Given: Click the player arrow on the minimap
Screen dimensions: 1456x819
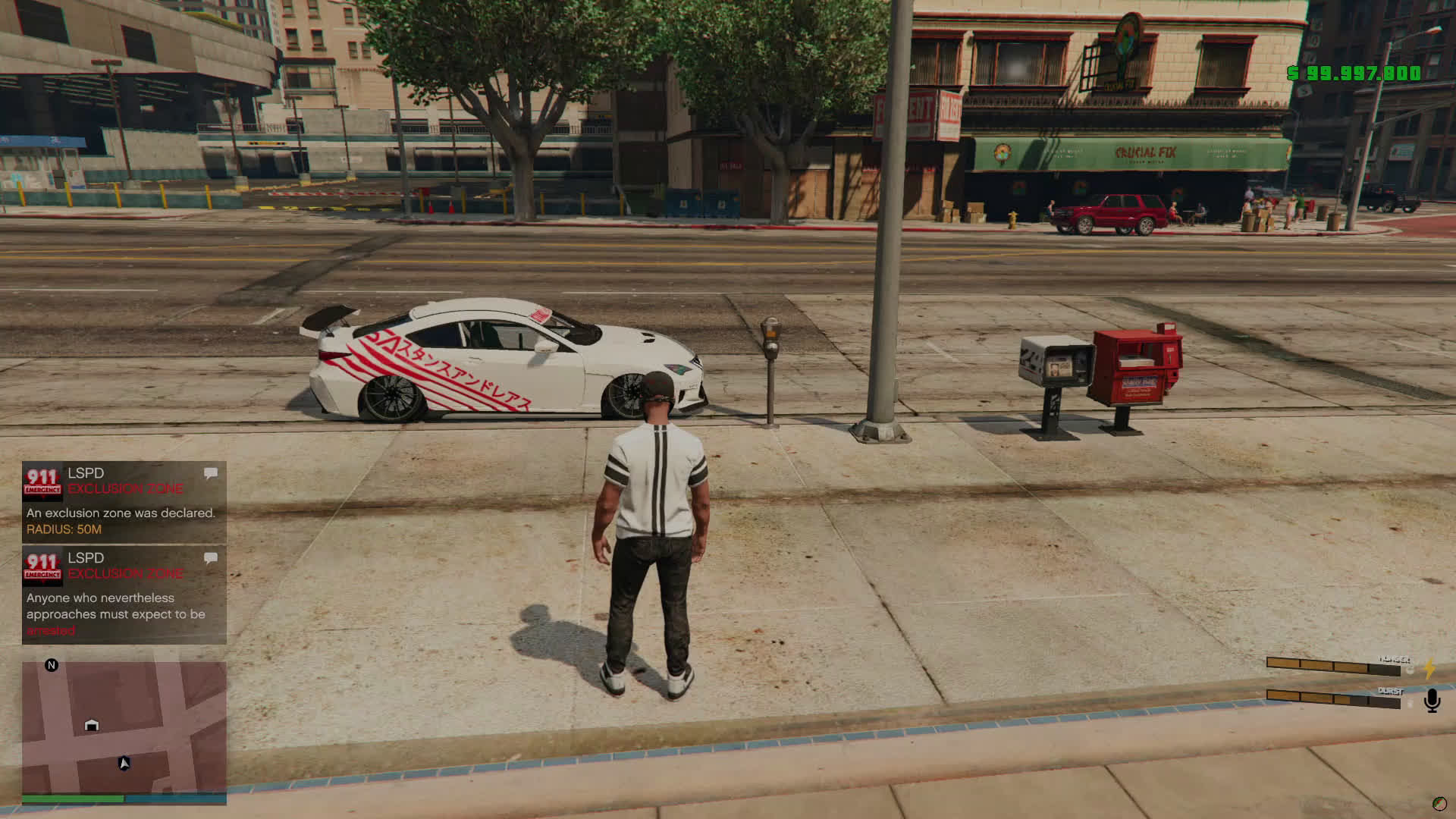Looking at the screenshot, I should coord(124,763).
